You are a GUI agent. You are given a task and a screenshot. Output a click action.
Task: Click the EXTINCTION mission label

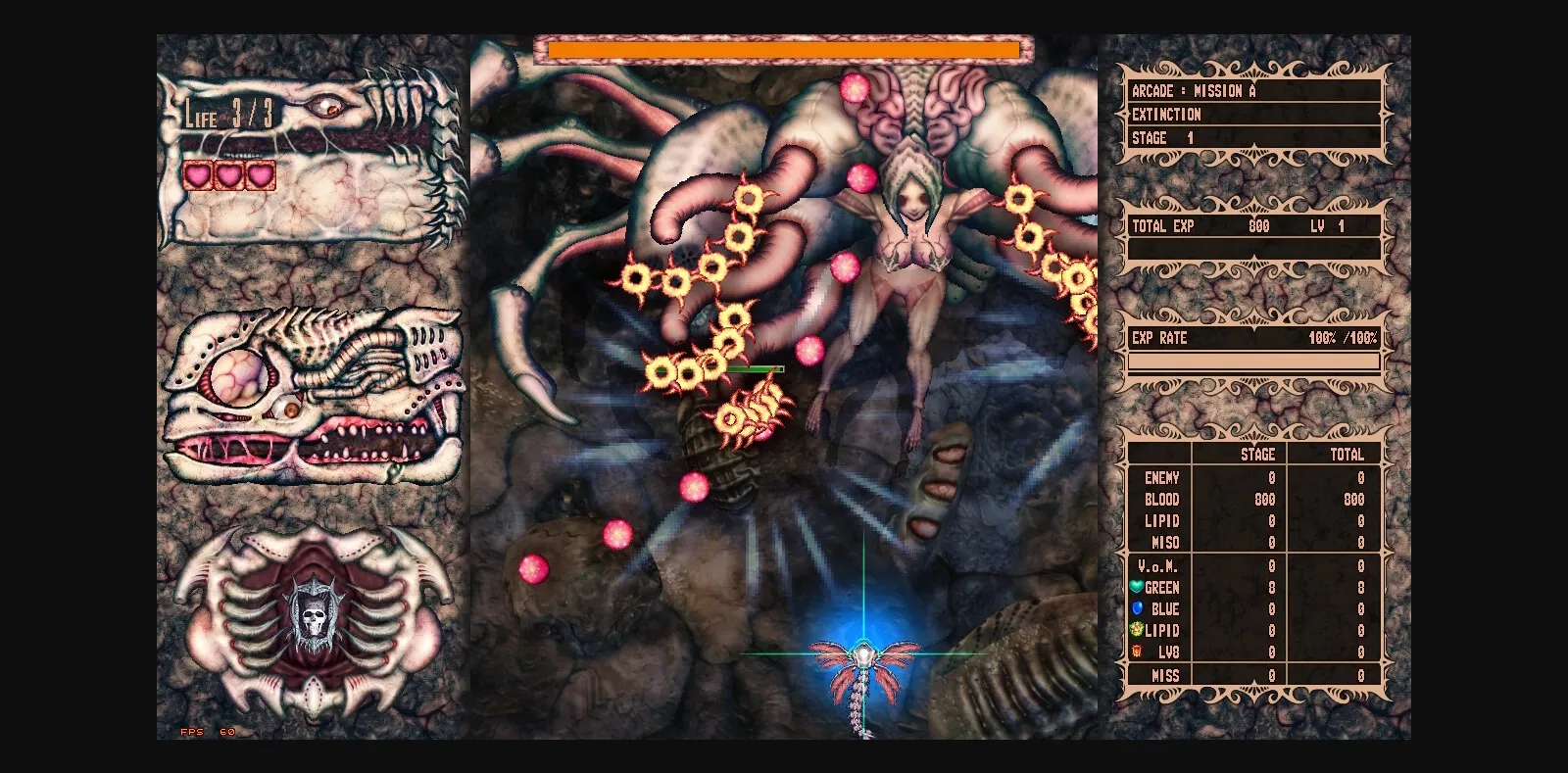pyautogui.click(x=1167, y=115)
